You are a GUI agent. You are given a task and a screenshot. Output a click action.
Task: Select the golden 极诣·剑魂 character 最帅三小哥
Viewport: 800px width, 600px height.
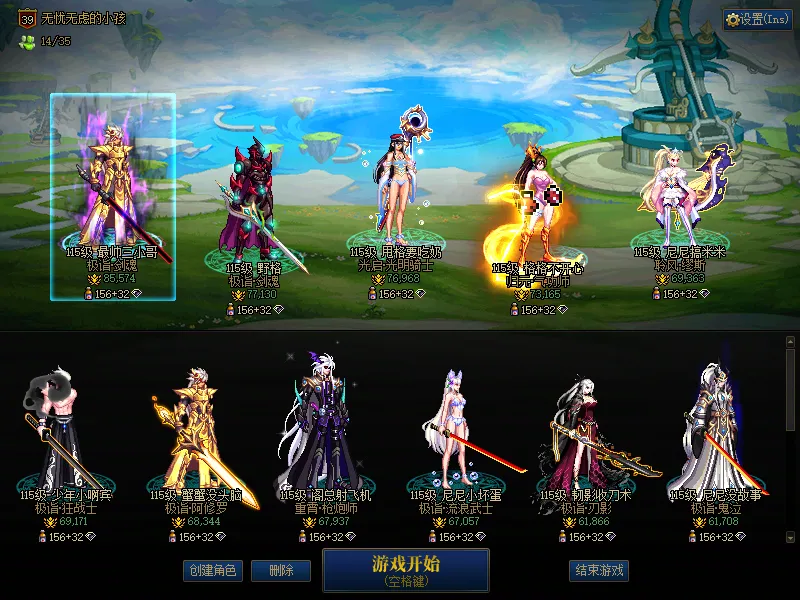113,190
